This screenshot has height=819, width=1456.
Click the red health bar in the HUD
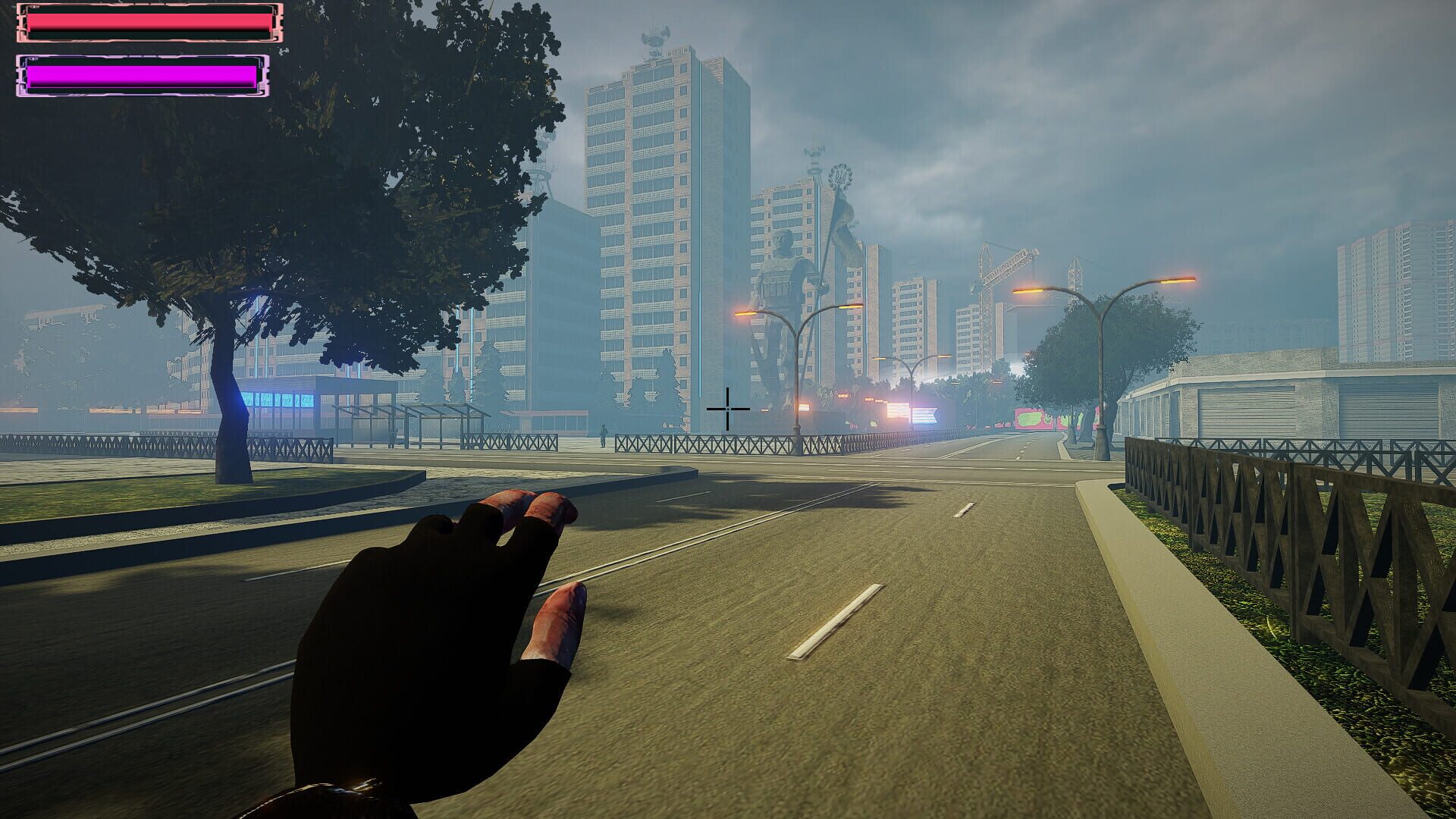[x=148, y=23]
